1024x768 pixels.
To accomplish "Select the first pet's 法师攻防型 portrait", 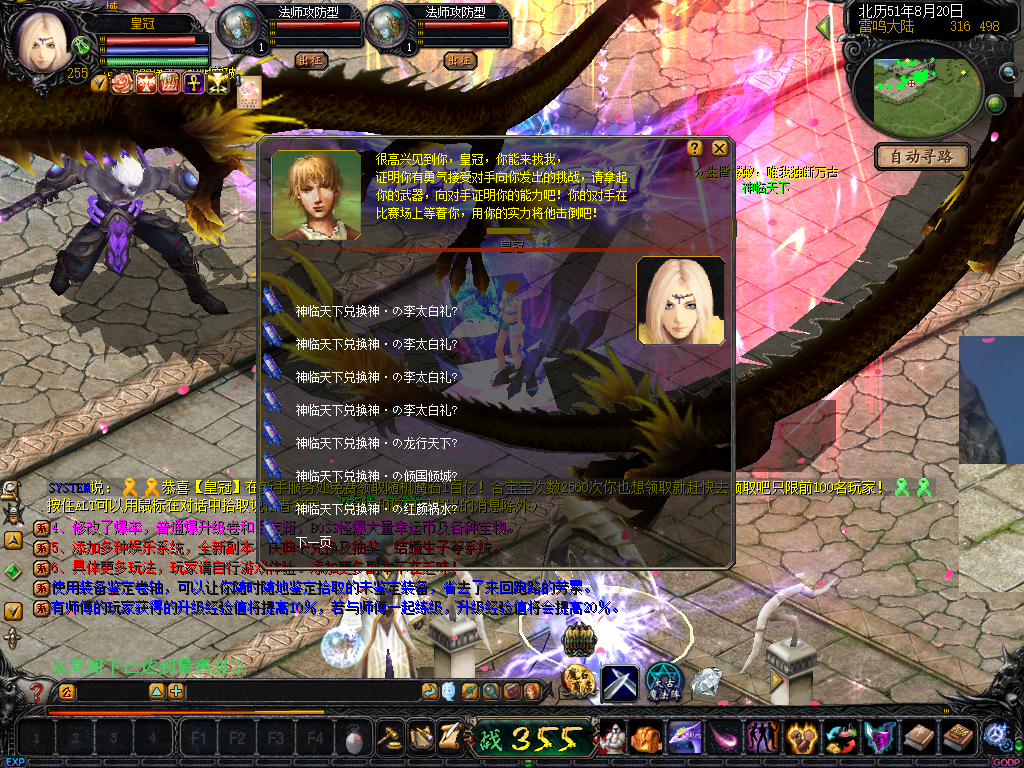I will pyautogui.click(x=239, y=28).
